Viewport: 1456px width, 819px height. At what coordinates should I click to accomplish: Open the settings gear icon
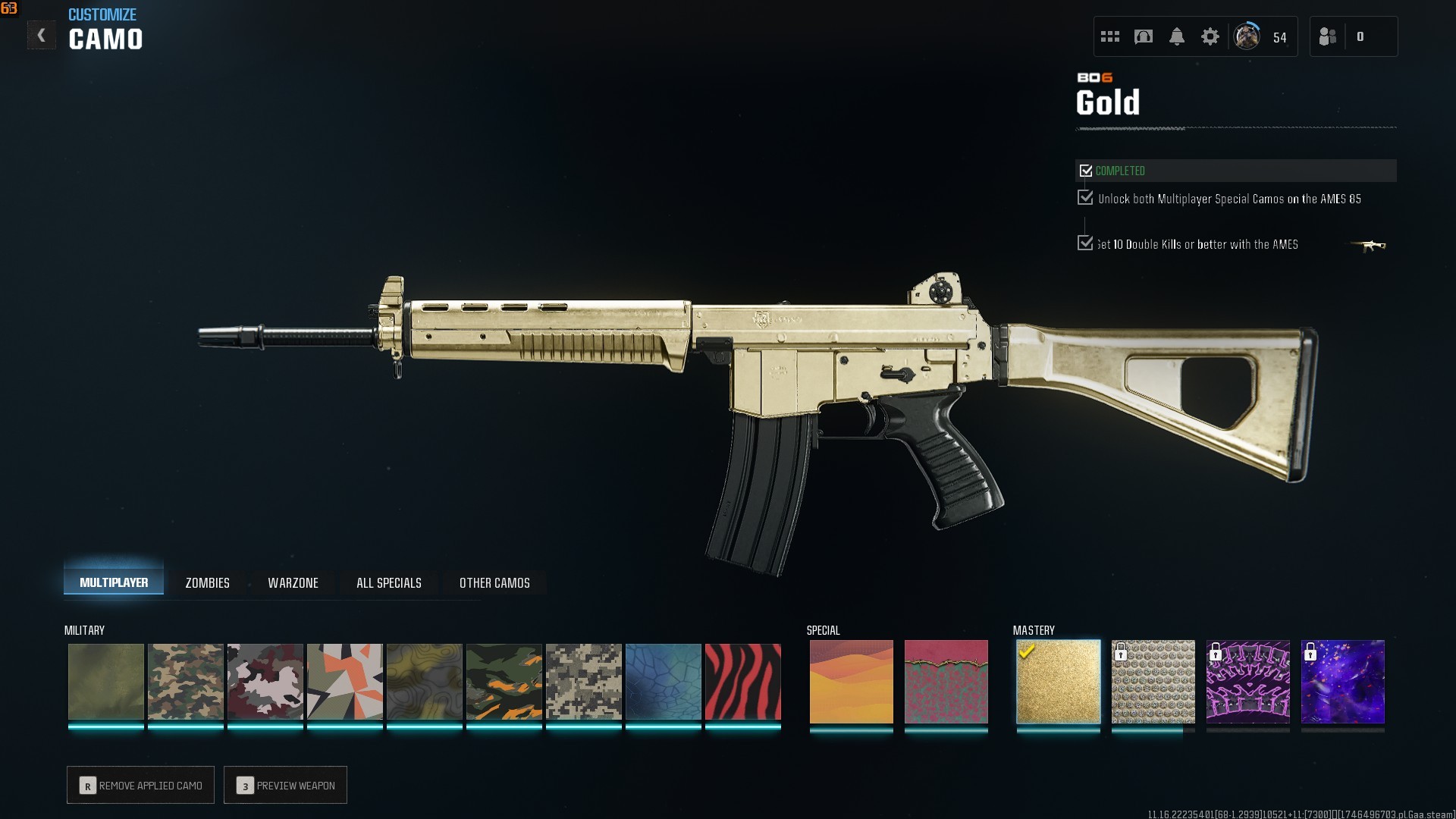1210,36
